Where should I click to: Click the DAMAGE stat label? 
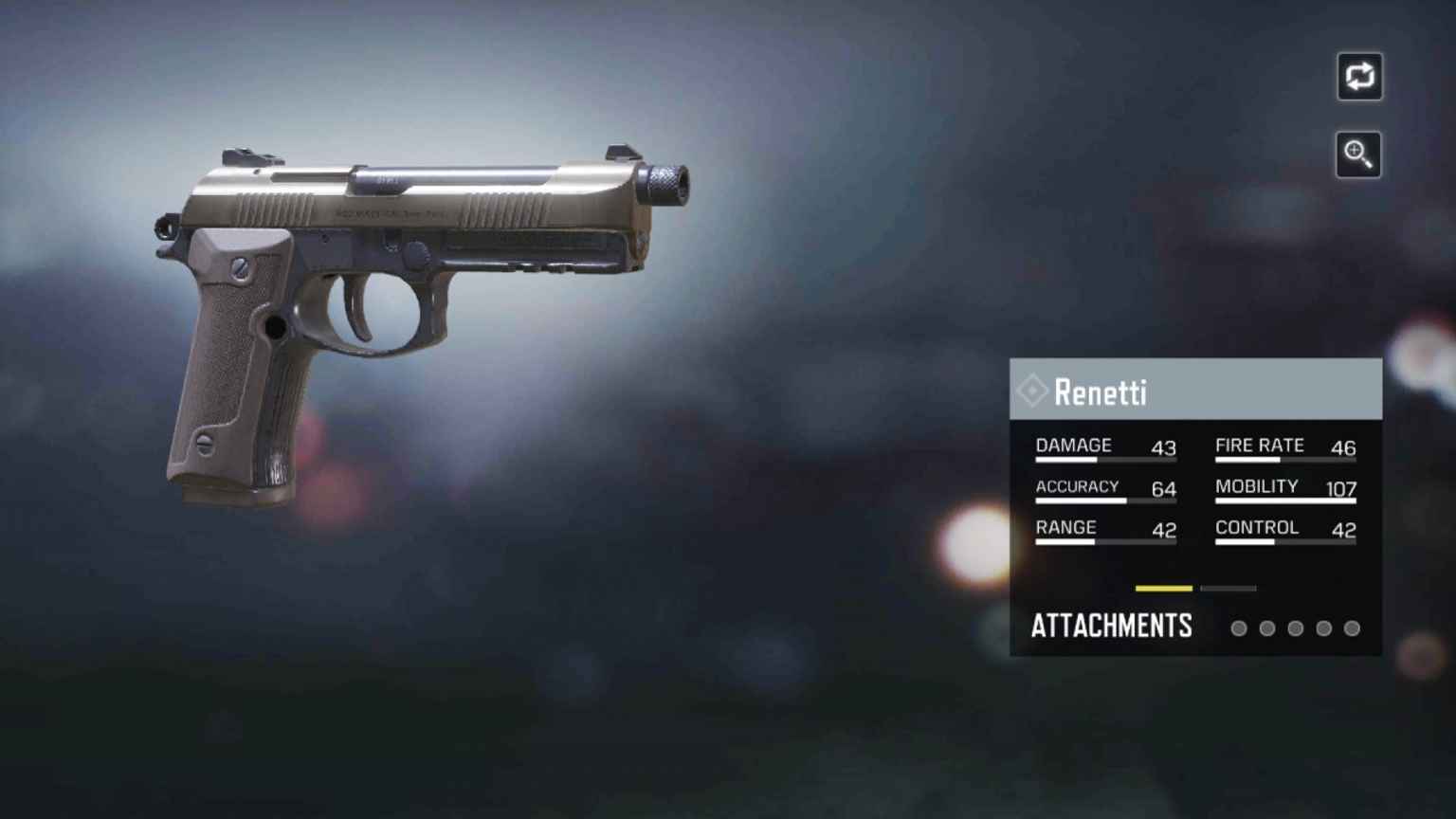(1072, 445)
